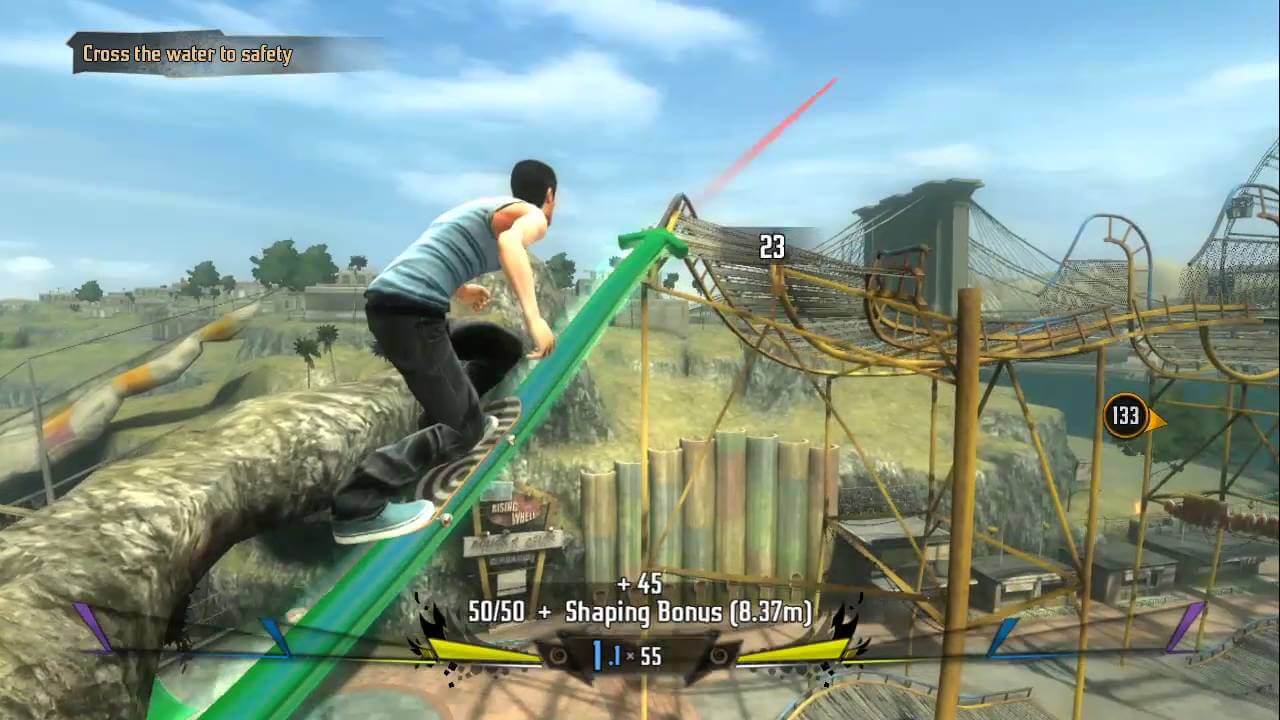Select the "Cross the water to safety" objective banner
The height and width of the screenshot is (720, 1280).
click(190, 54)
